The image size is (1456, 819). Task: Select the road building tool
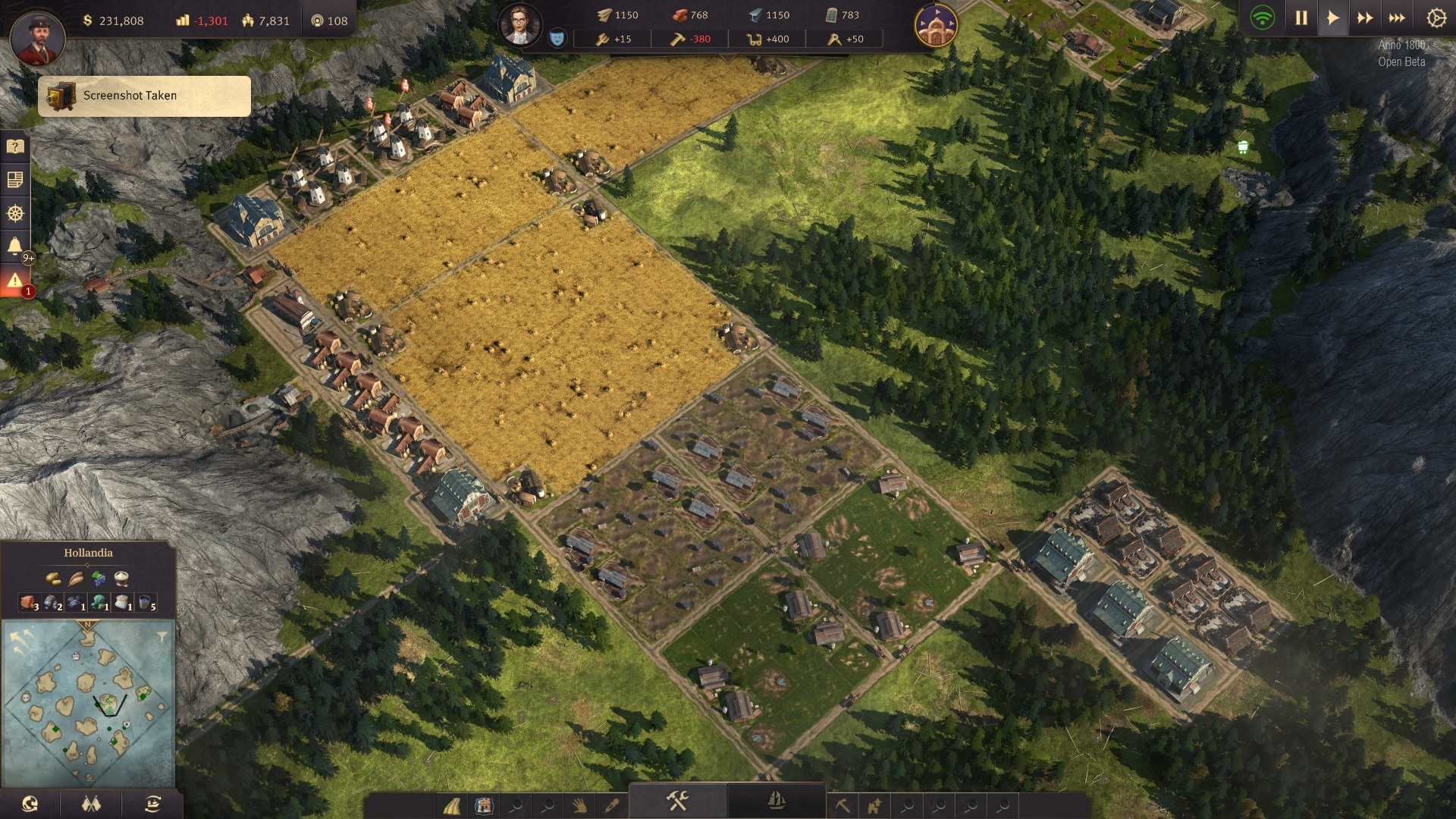(452, 805)
